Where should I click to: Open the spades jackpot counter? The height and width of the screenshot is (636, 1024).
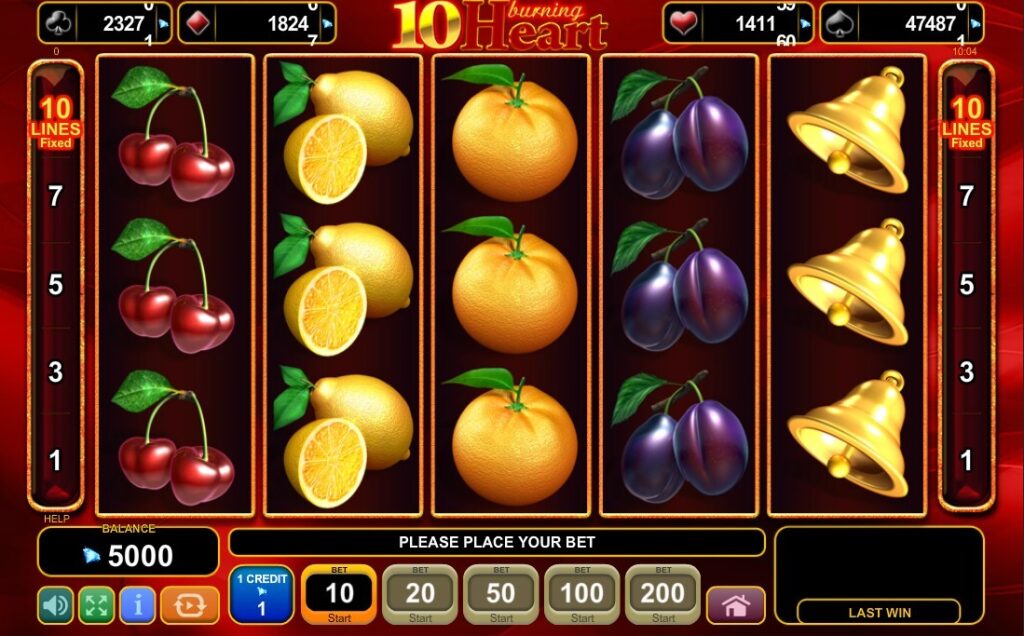[x=901, y=23]
